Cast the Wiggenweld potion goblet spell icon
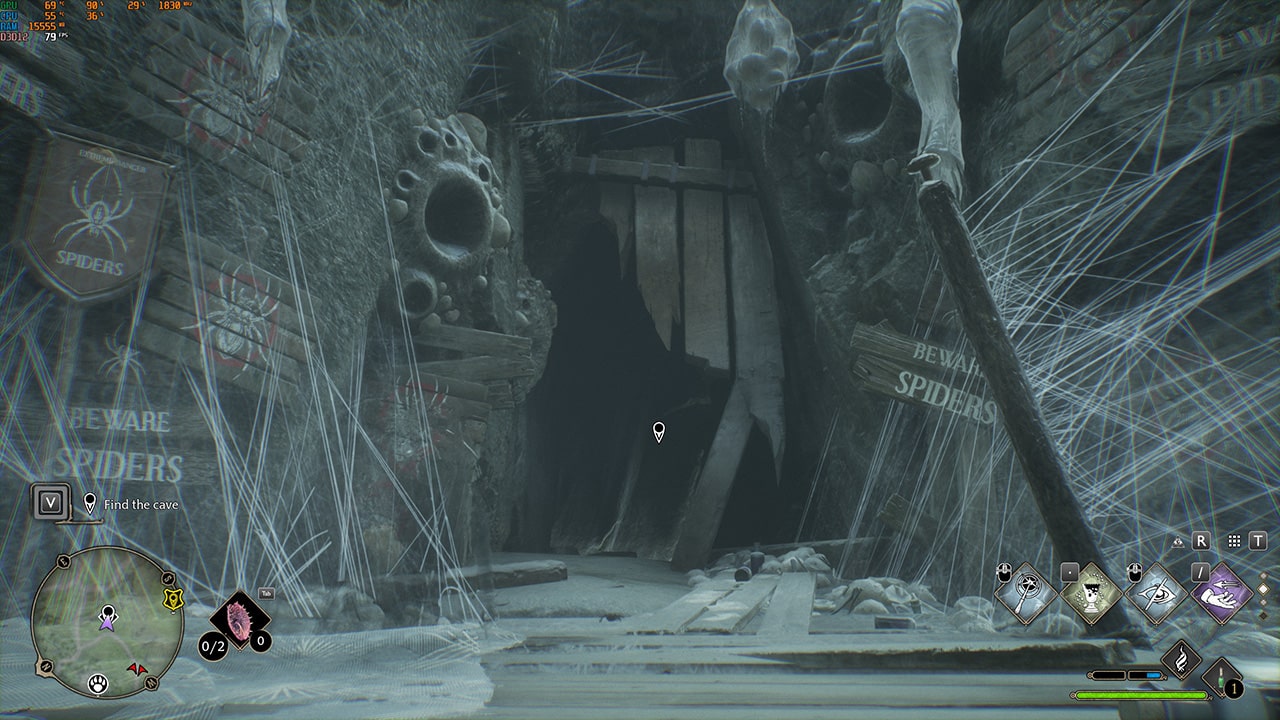This screenshot has height=720, width=1280. click(1092, 592)
